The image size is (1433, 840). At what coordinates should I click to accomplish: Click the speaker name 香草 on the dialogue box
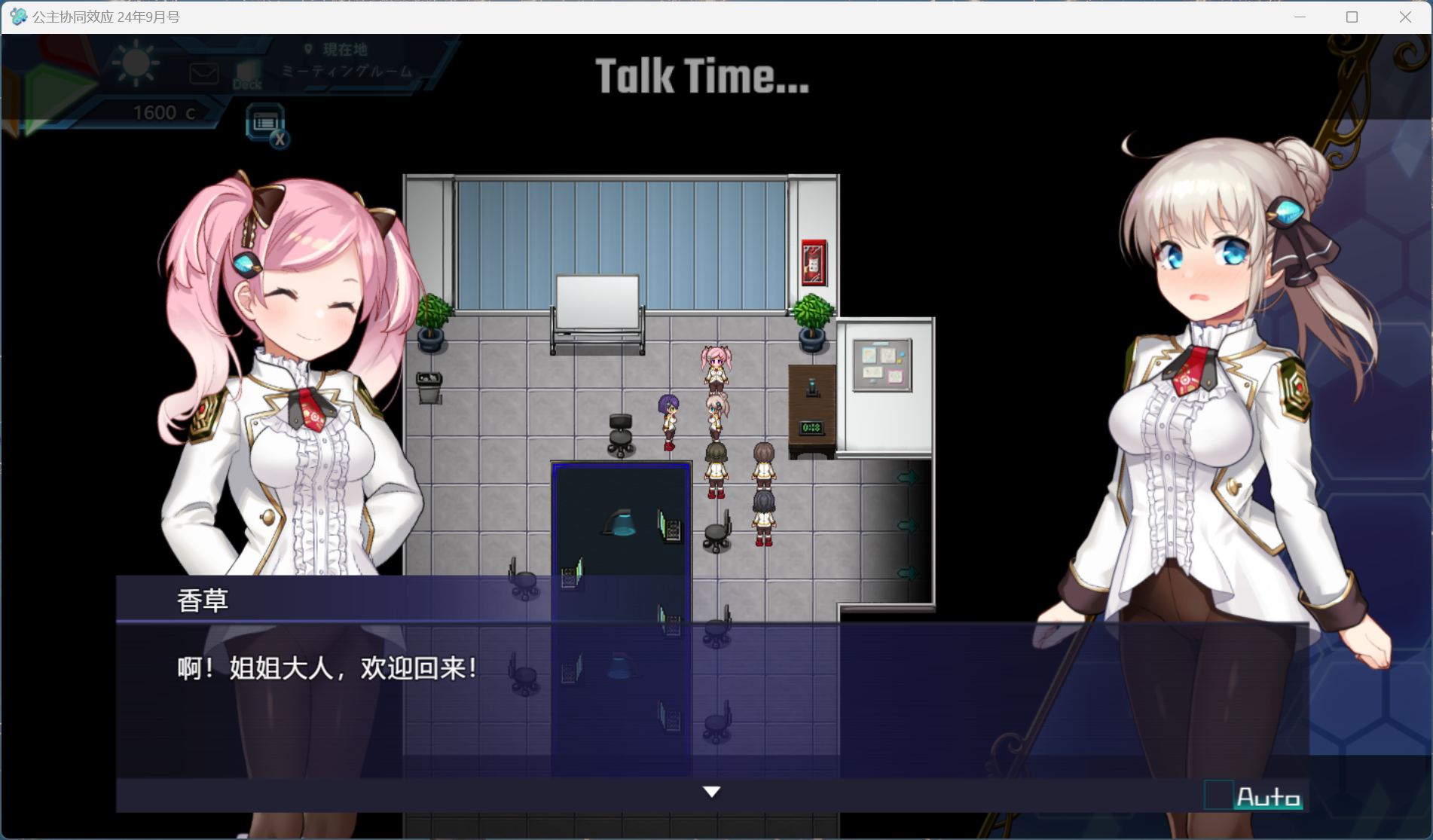200,600
